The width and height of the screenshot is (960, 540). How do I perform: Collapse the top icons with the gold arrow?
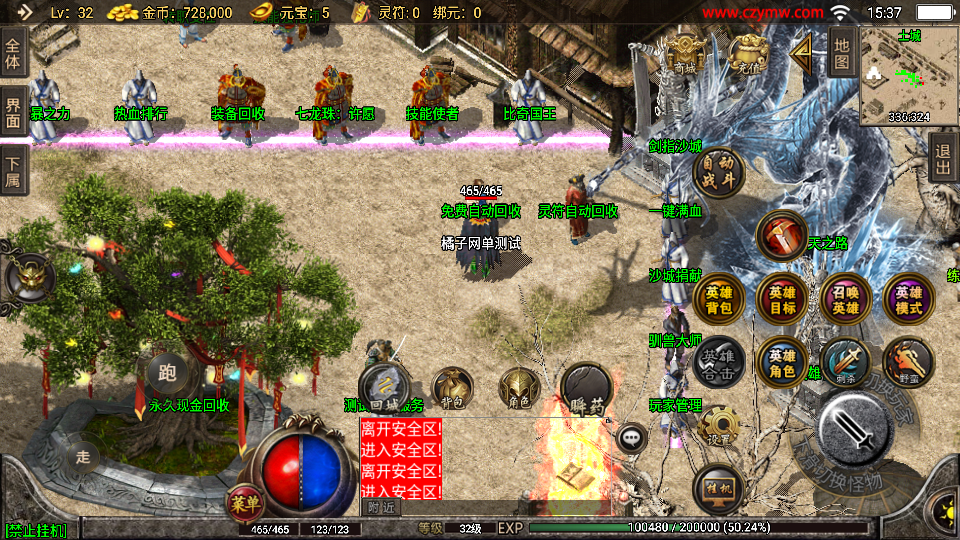[x=800, y=56]
